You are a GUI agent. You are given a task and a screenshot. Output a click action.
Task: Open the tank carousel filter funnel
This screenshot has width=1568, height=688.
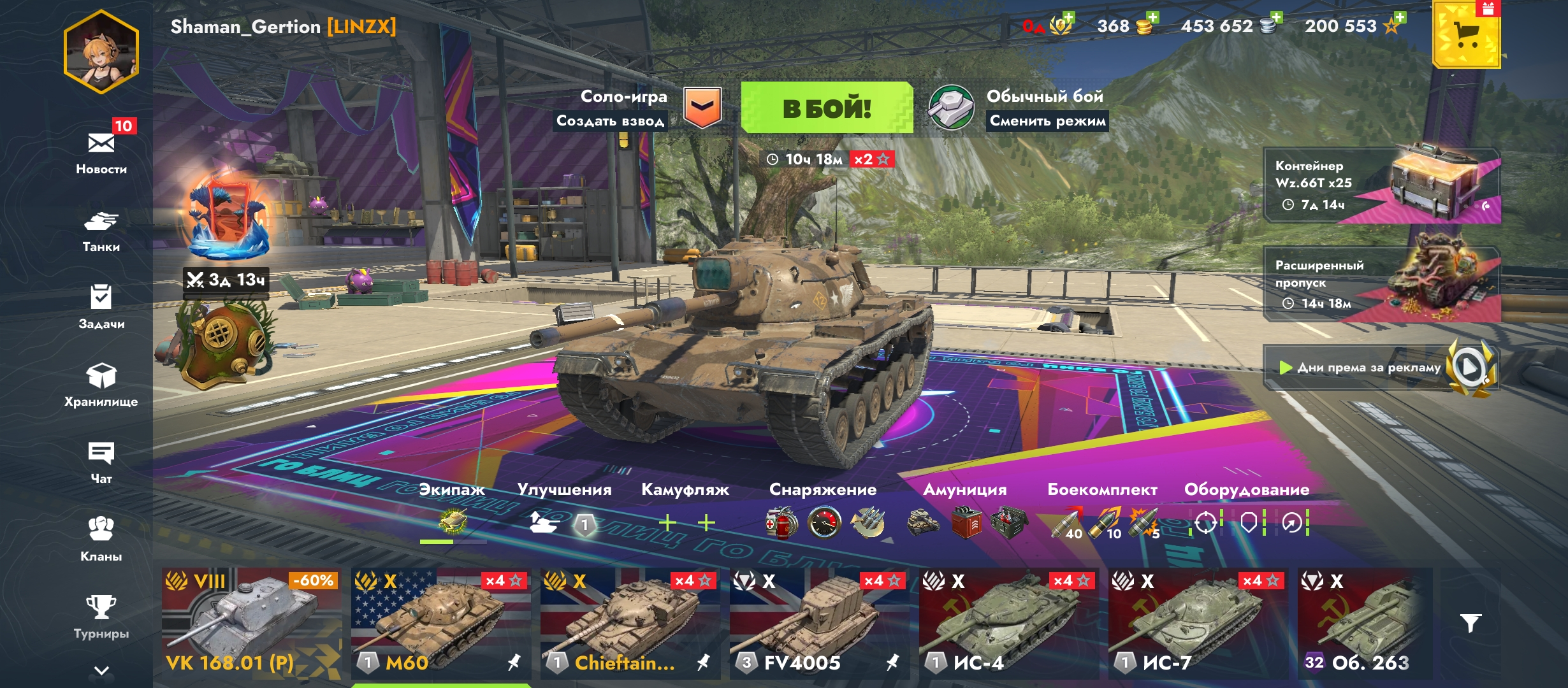point(1470,622)
